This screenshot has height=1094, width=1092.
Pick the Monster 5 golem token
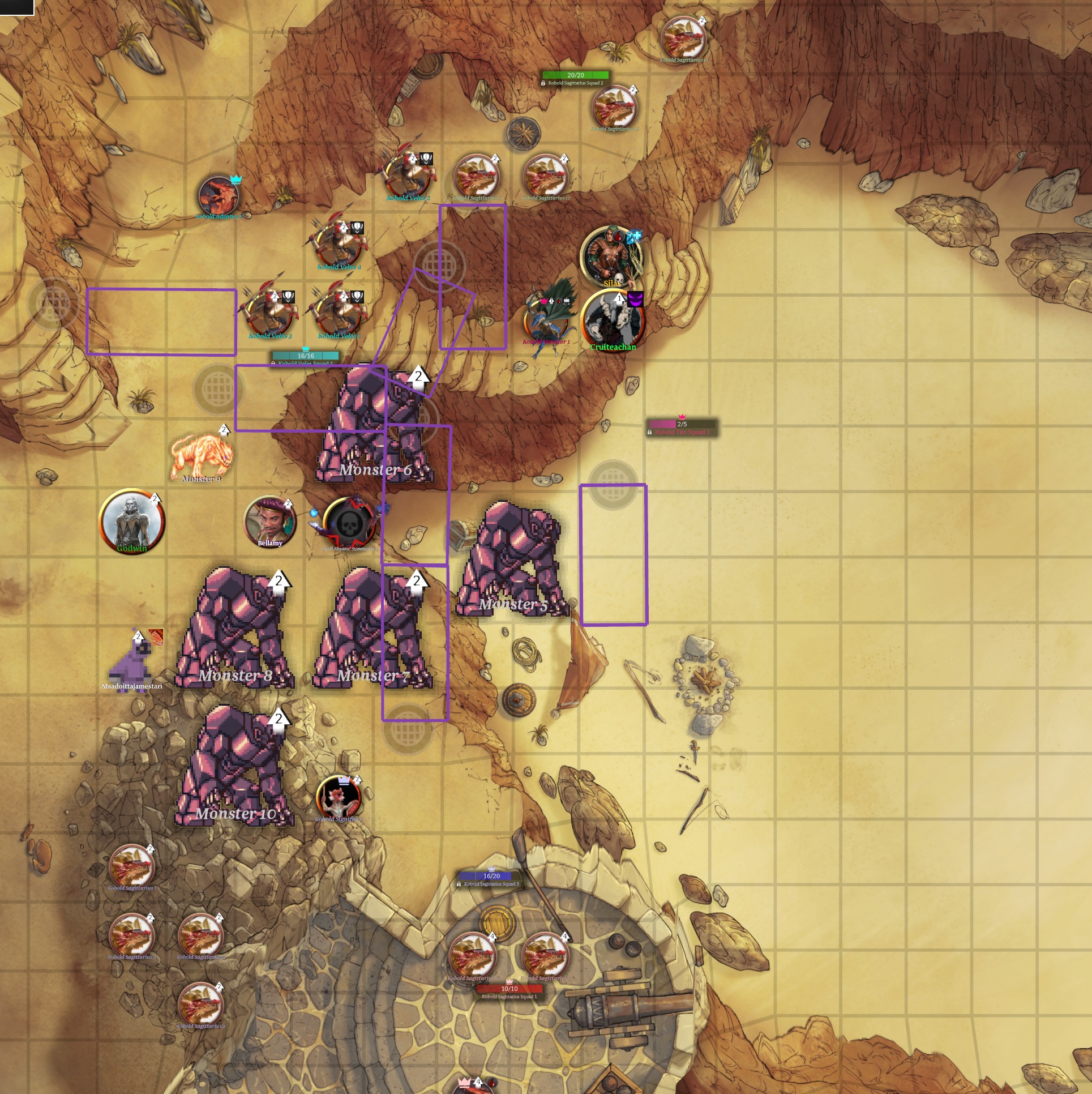click(x=512, y=559)
